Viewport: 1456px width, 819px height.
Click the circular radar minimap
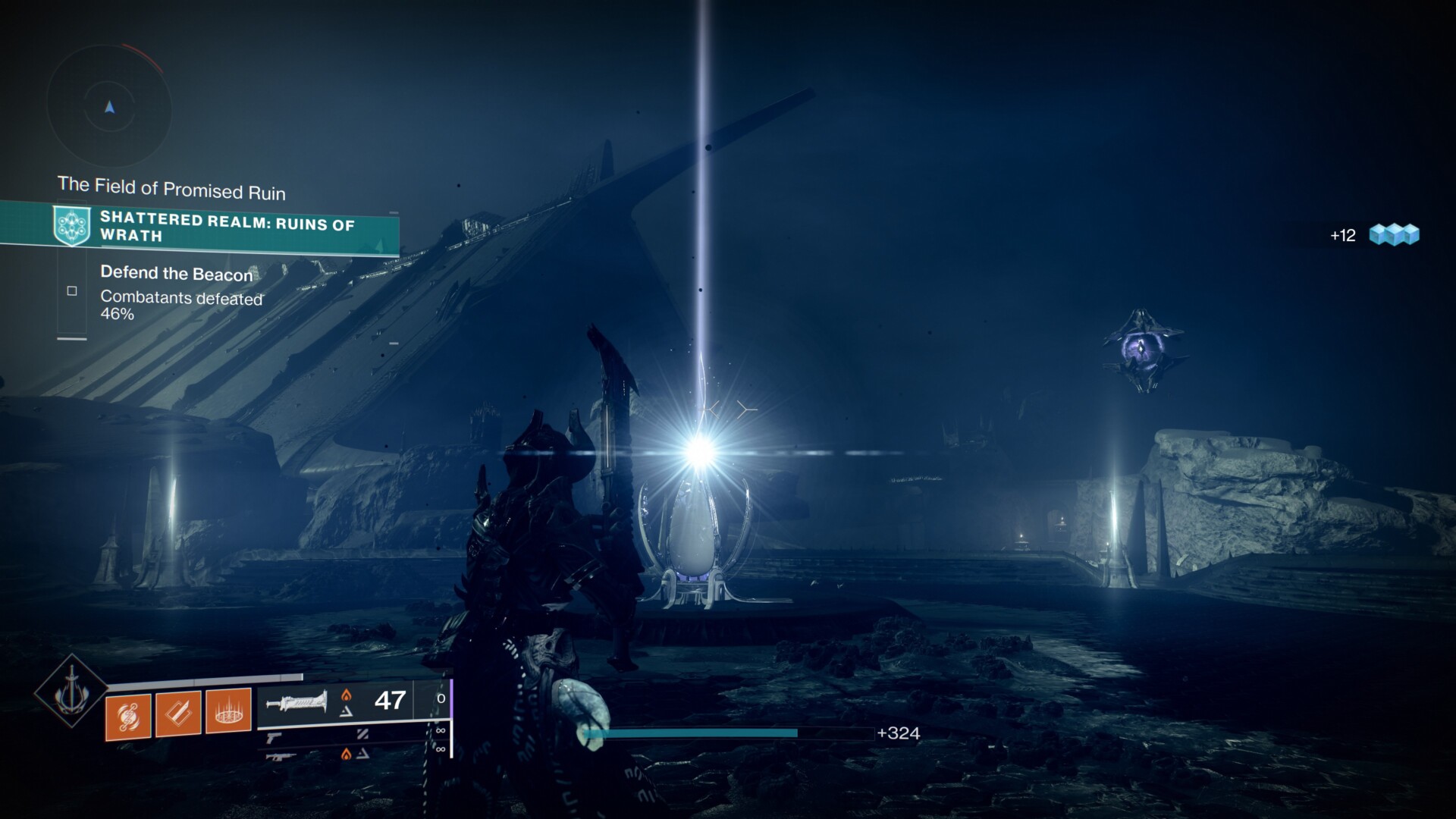coord(109,107)
